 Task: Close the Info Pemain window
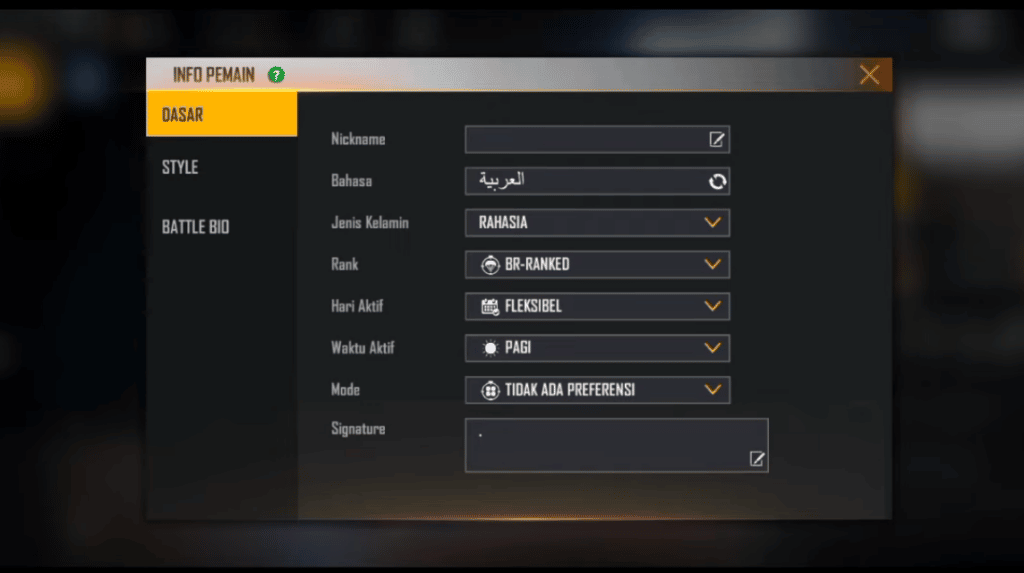(869, 75)
